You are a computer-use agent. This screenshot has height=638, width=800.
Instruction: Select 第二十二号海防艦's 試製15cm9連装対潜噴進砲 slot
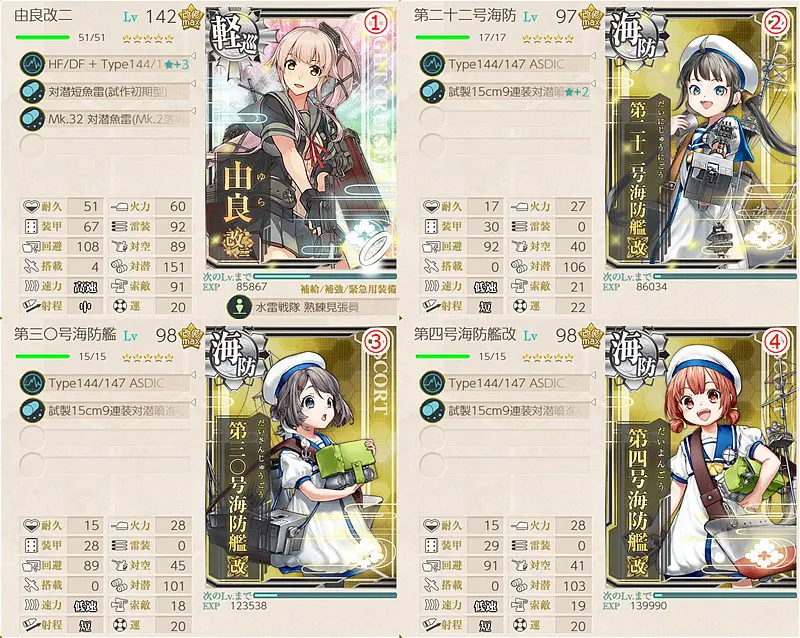[x=505, y=90]
